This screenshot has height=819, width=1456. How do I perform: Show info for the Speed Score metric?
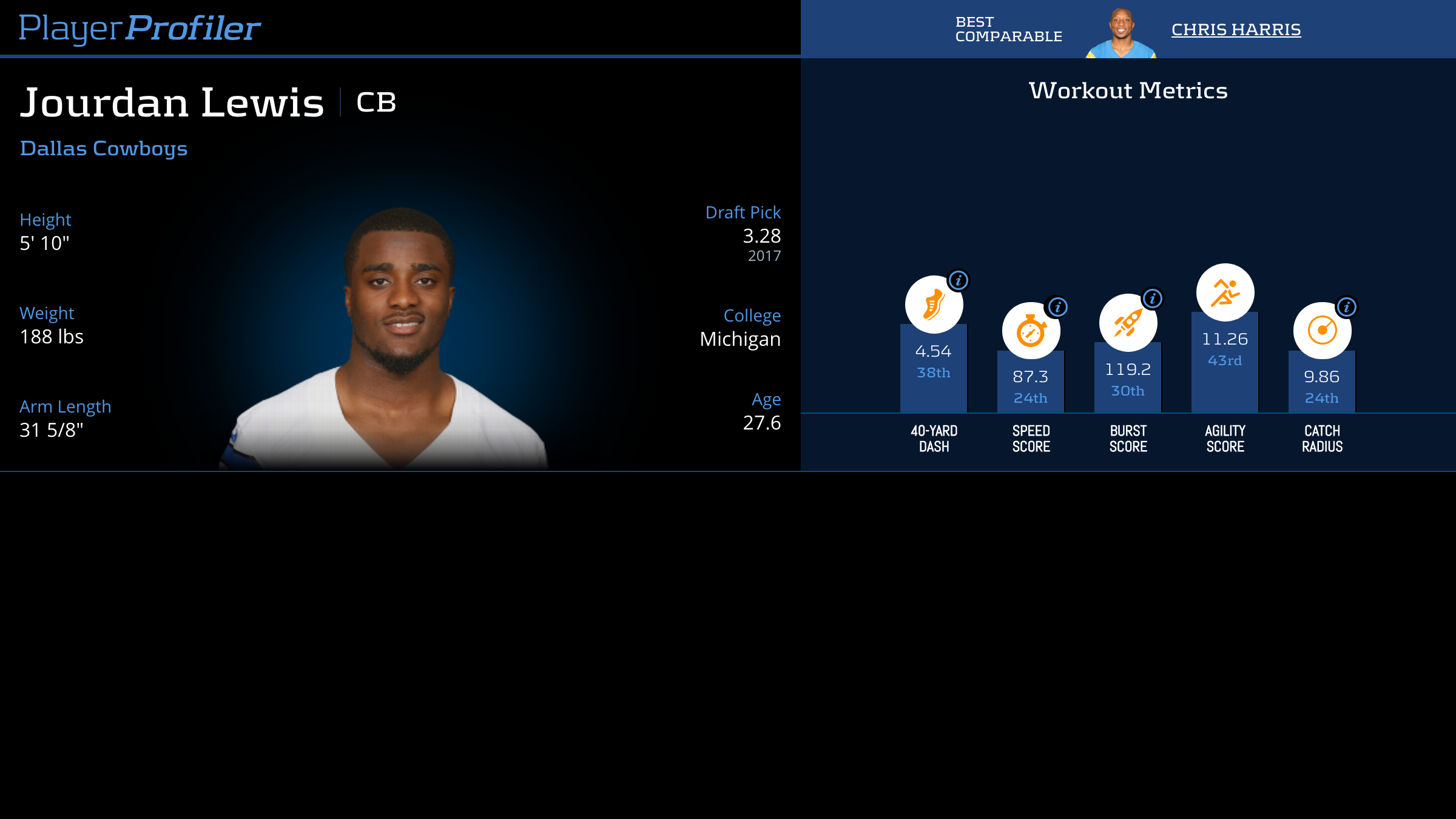(1057, 307)
